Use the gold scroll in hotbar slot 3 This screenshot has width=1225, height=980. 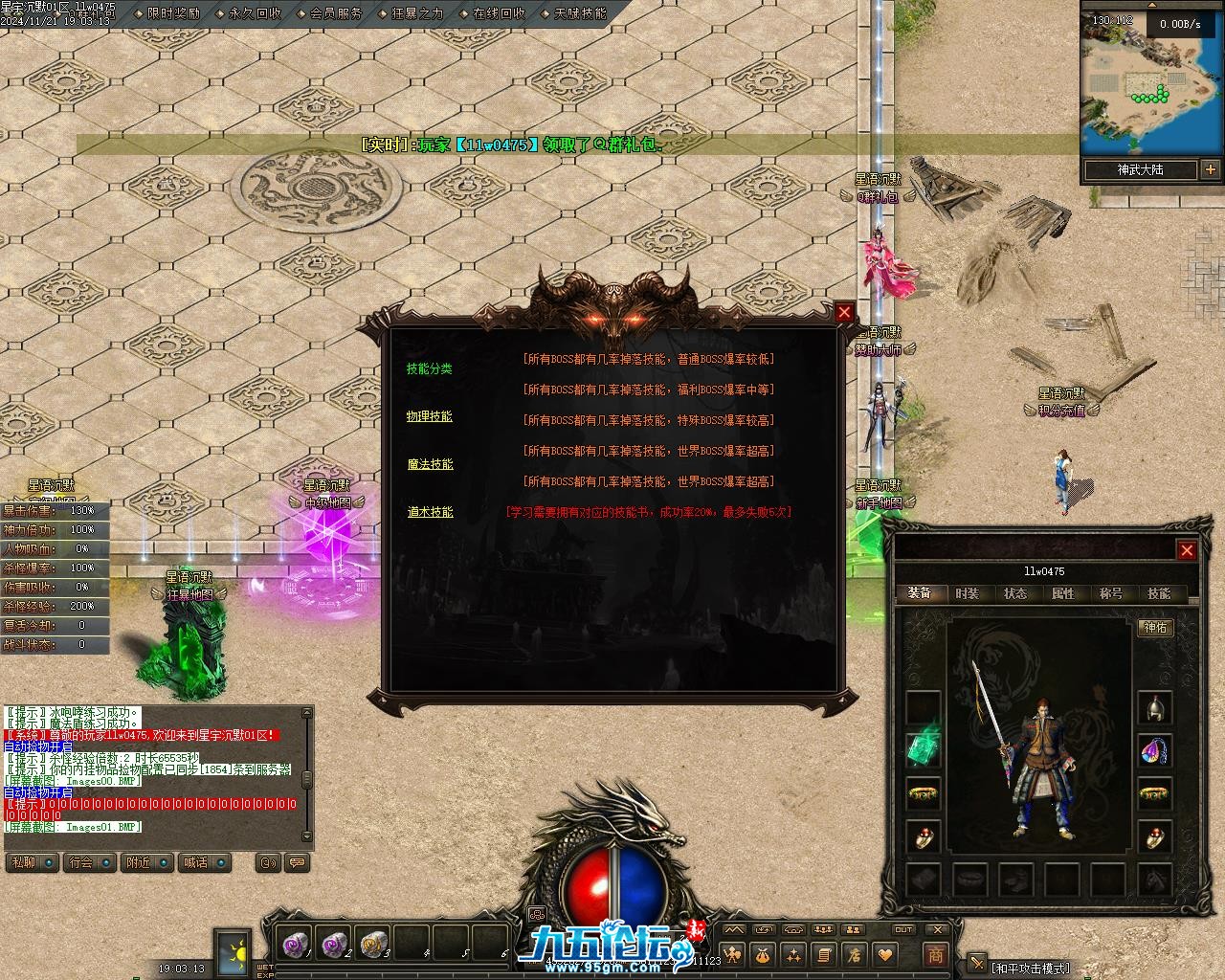pyautogui.click(x=372, y=944)
